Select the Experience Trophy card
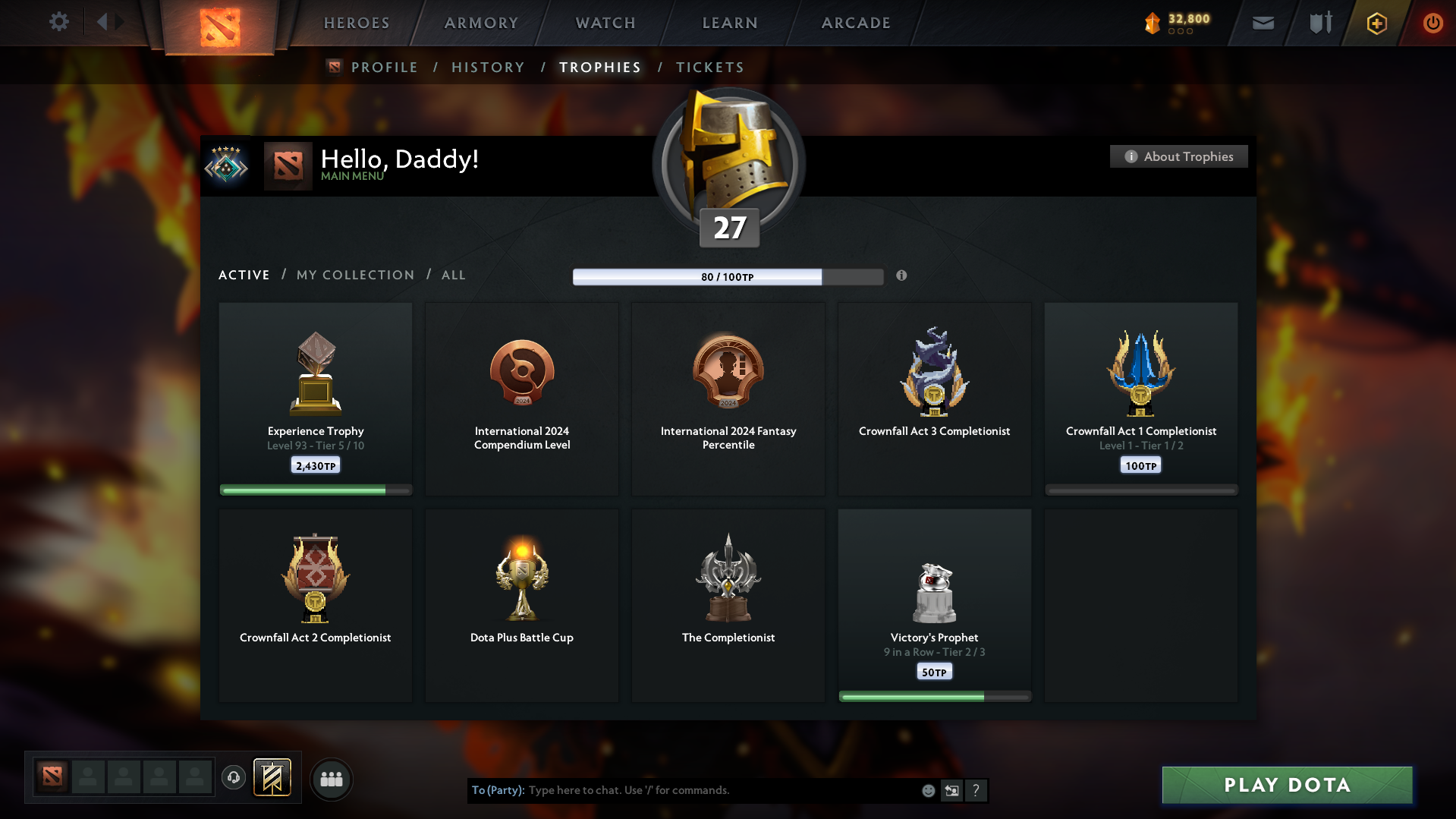The image size is (1456, 819). (315, 398)
